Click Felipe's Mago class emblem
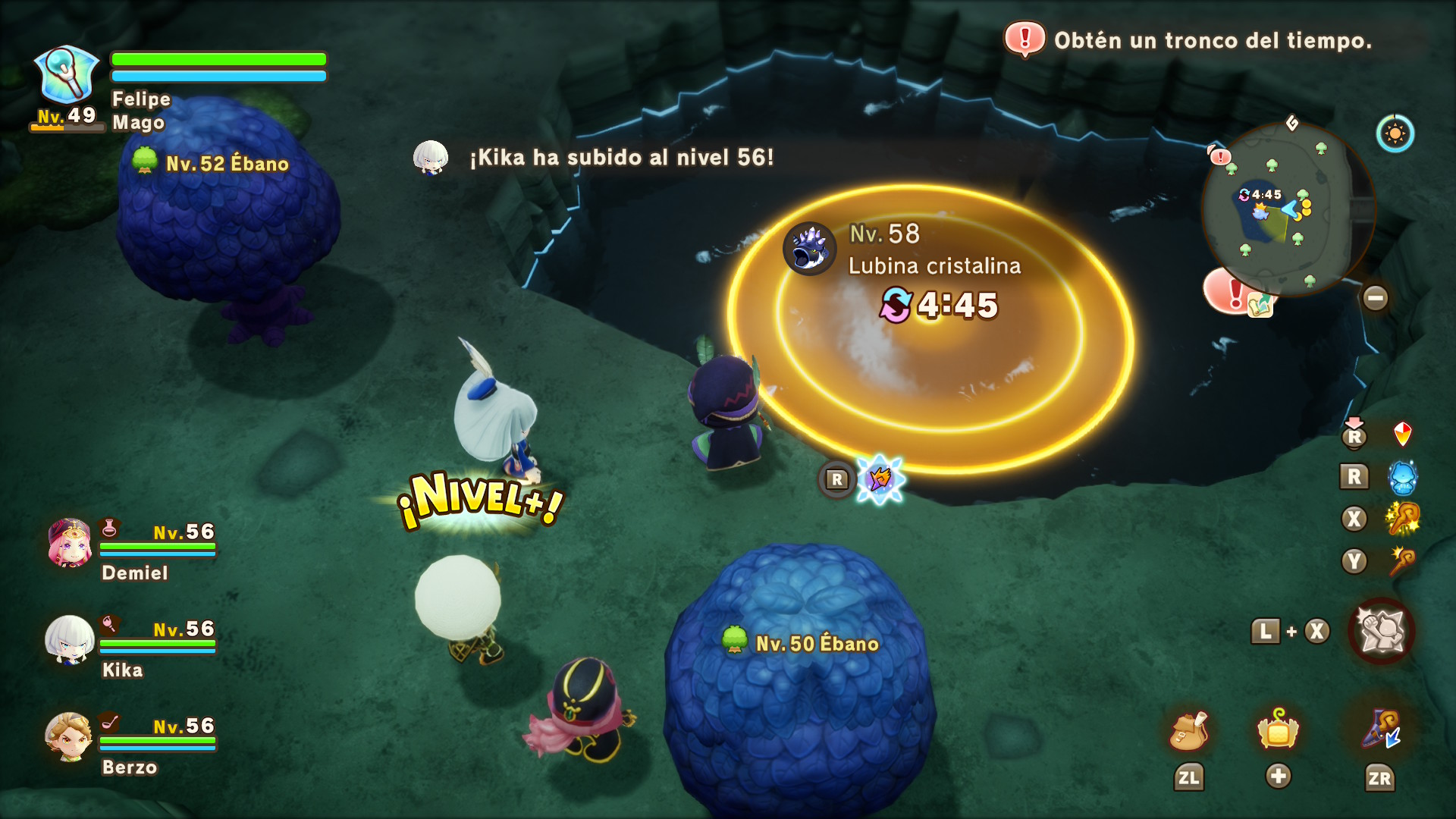 67,75
